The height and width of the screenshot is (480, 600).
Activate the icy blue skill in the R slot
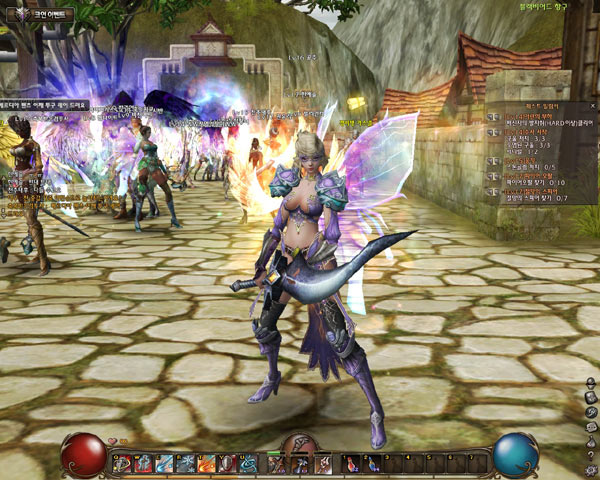coord(186,463)
